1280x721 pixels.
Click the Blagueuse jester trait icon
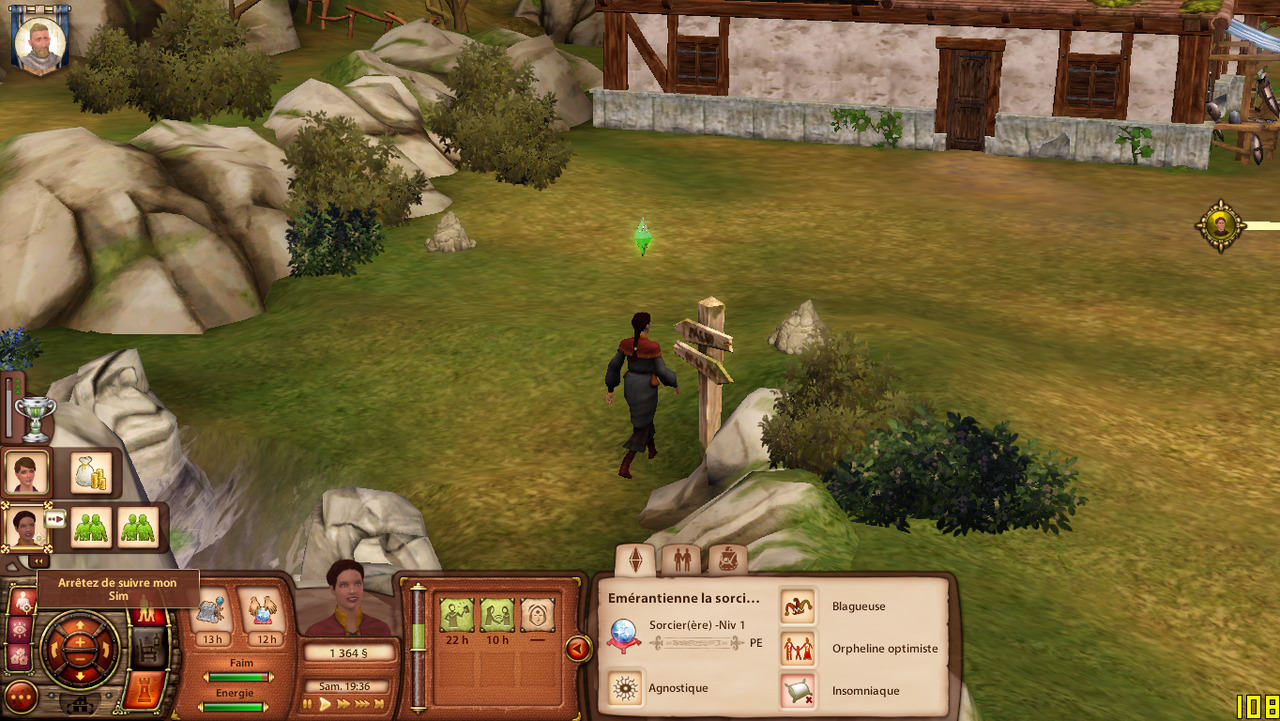coord(797,606)
